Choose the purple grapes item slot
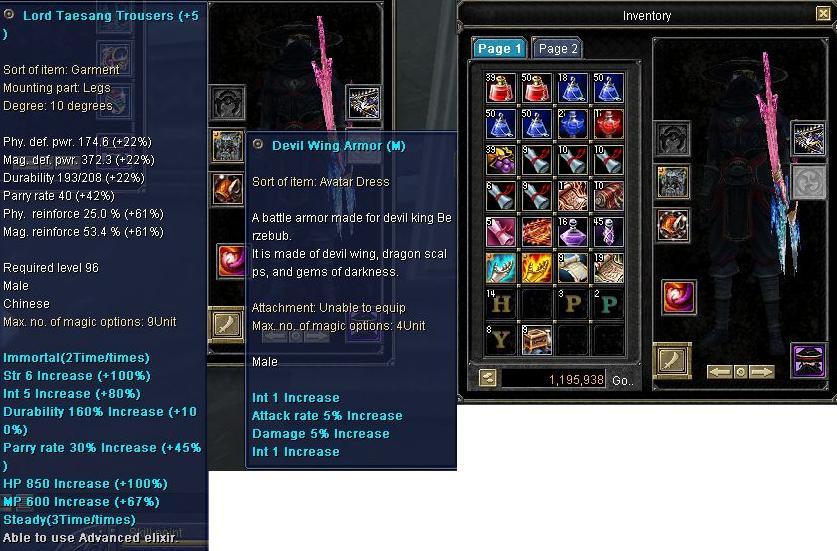The image size is (837, 551). coord(500,160)
